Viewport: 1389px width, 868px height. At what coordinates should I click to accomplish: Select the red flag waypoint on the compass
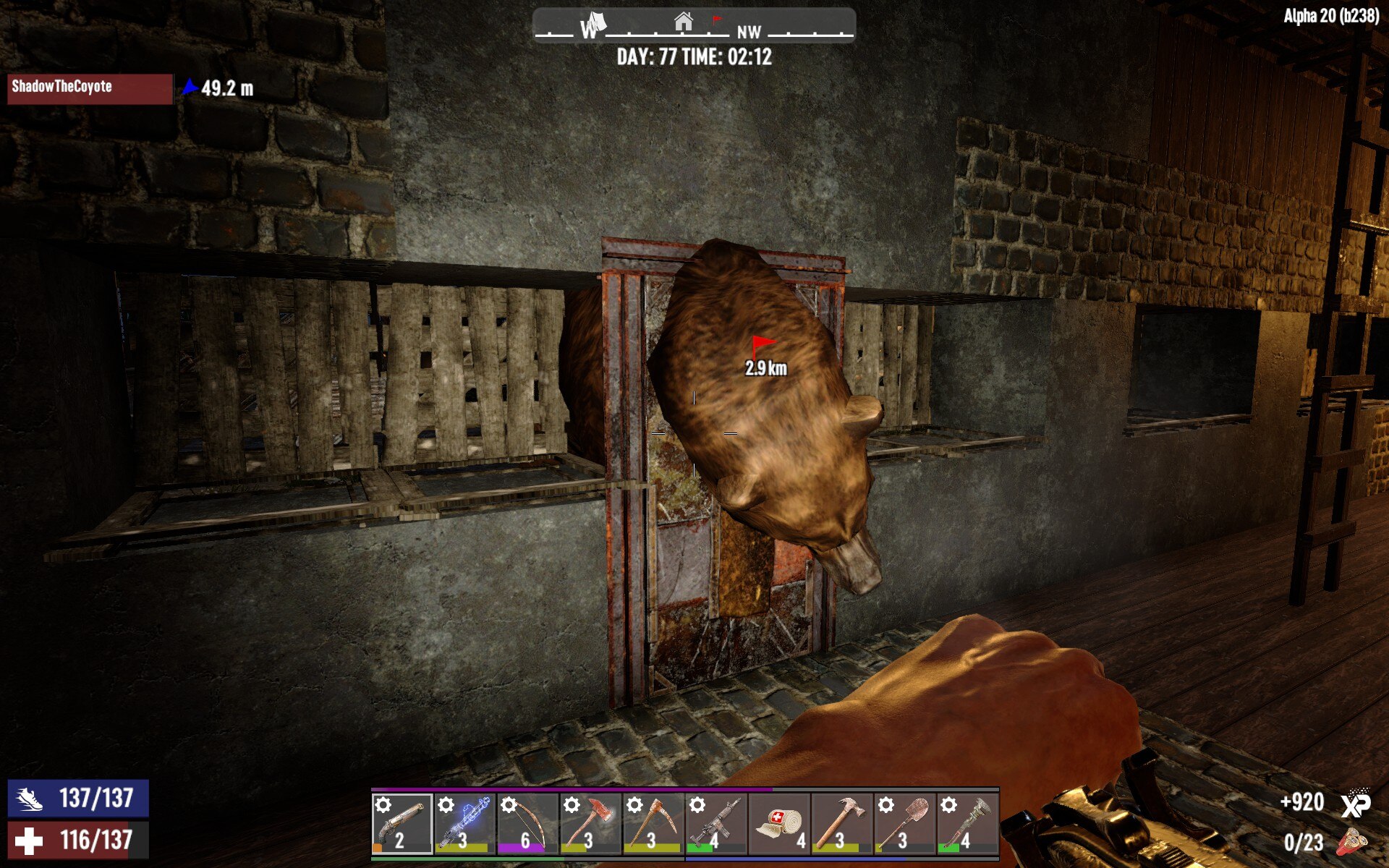click(x=715, y=21)
